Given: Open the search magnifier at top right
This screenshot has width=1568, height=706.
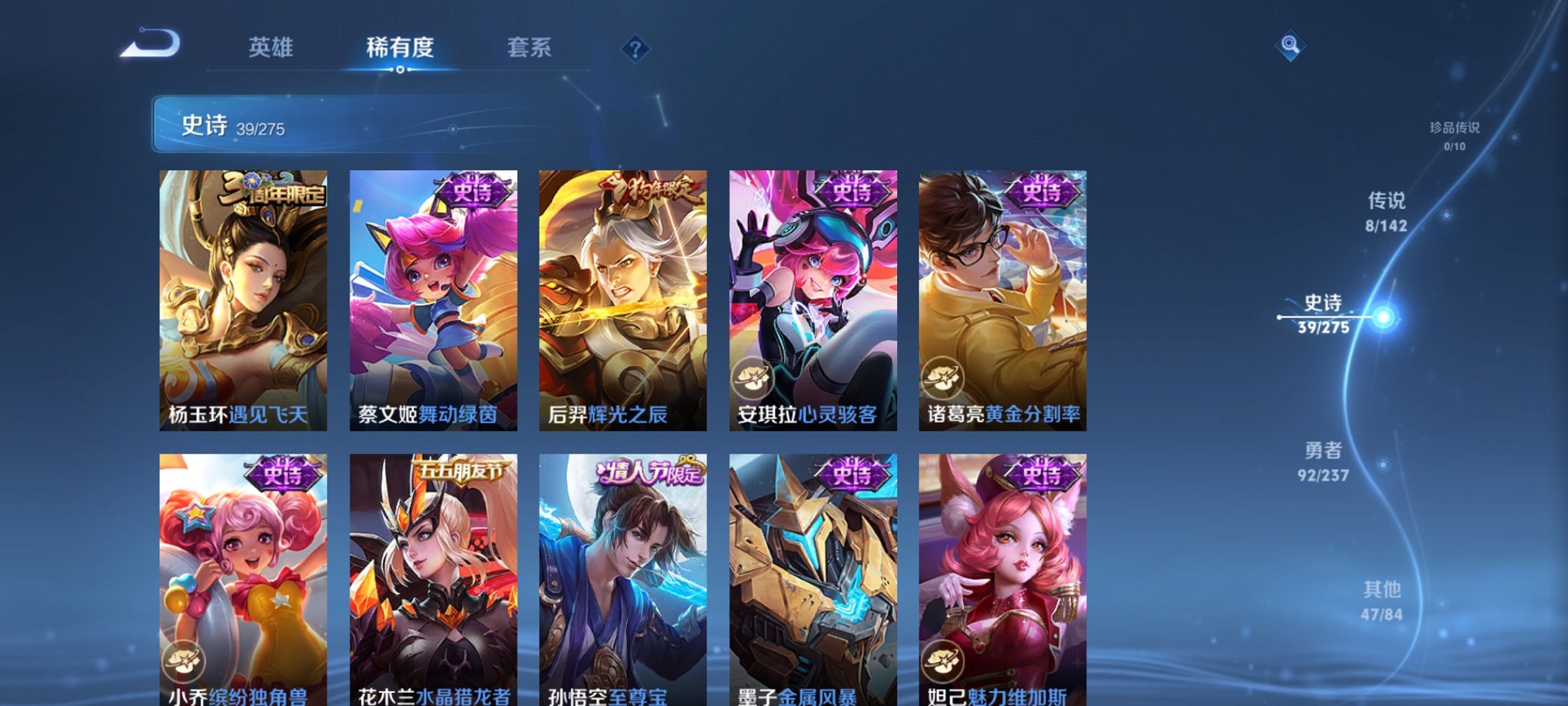Looking at the screenshot, I should point(1289,46).
